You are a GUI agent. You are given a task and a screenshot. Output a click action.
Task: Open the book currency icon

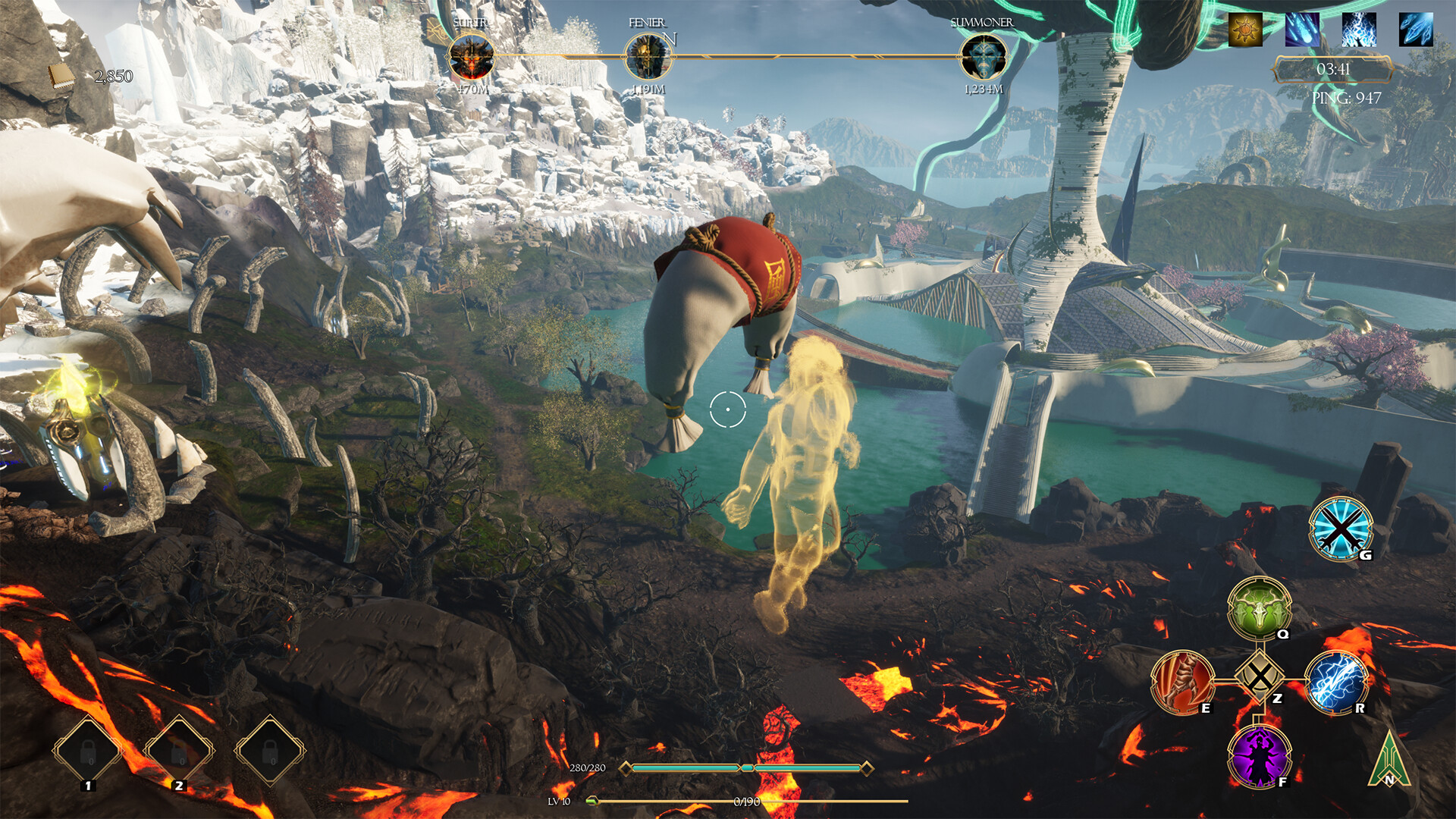coord(61,76)
